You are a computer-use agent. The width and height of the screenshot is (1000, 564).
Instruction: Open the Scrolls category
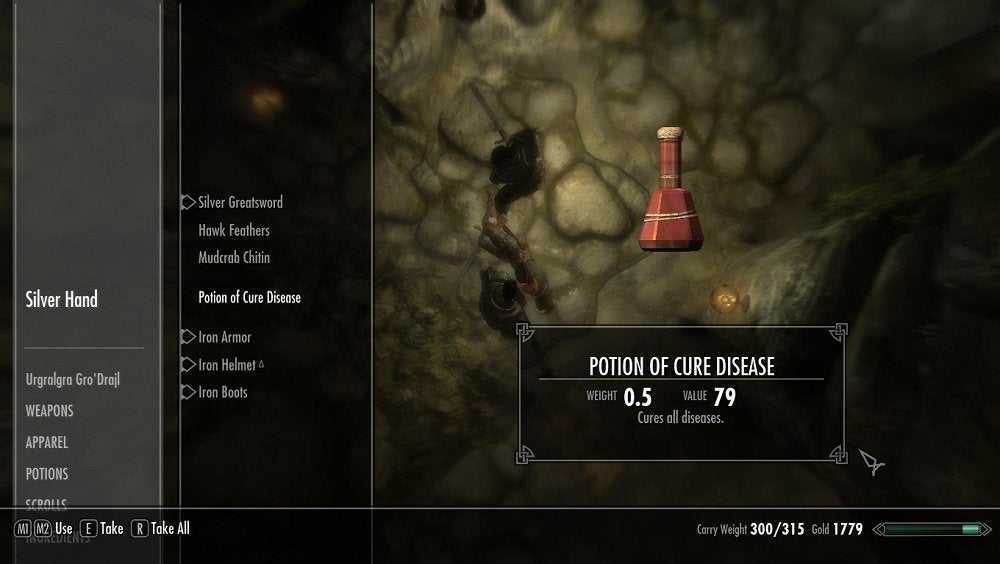click(x=46, y=503)
